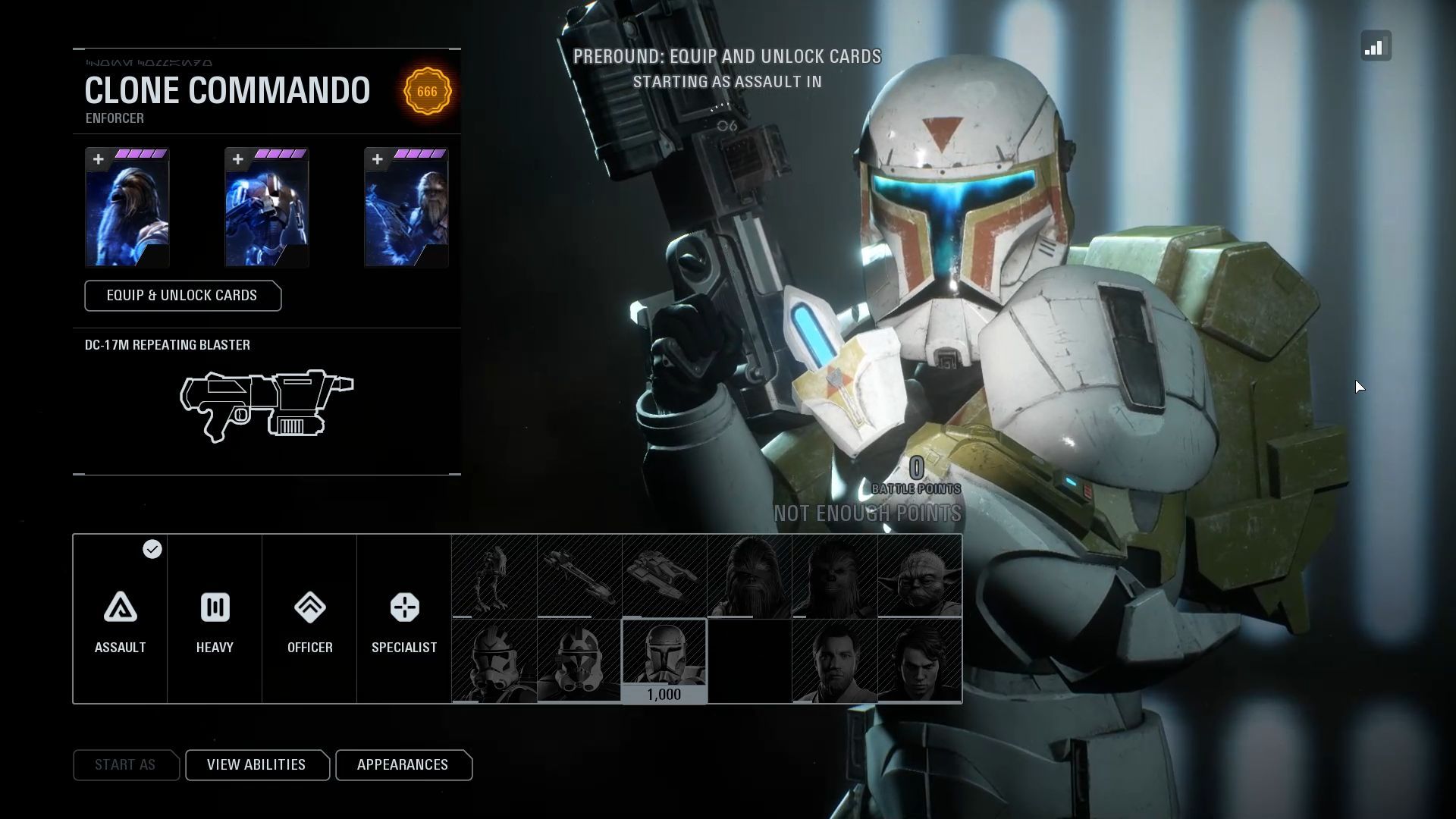1456x819 pixels.
Task: Select the Clone Commando tile costing 1,000
Action: 664,661
